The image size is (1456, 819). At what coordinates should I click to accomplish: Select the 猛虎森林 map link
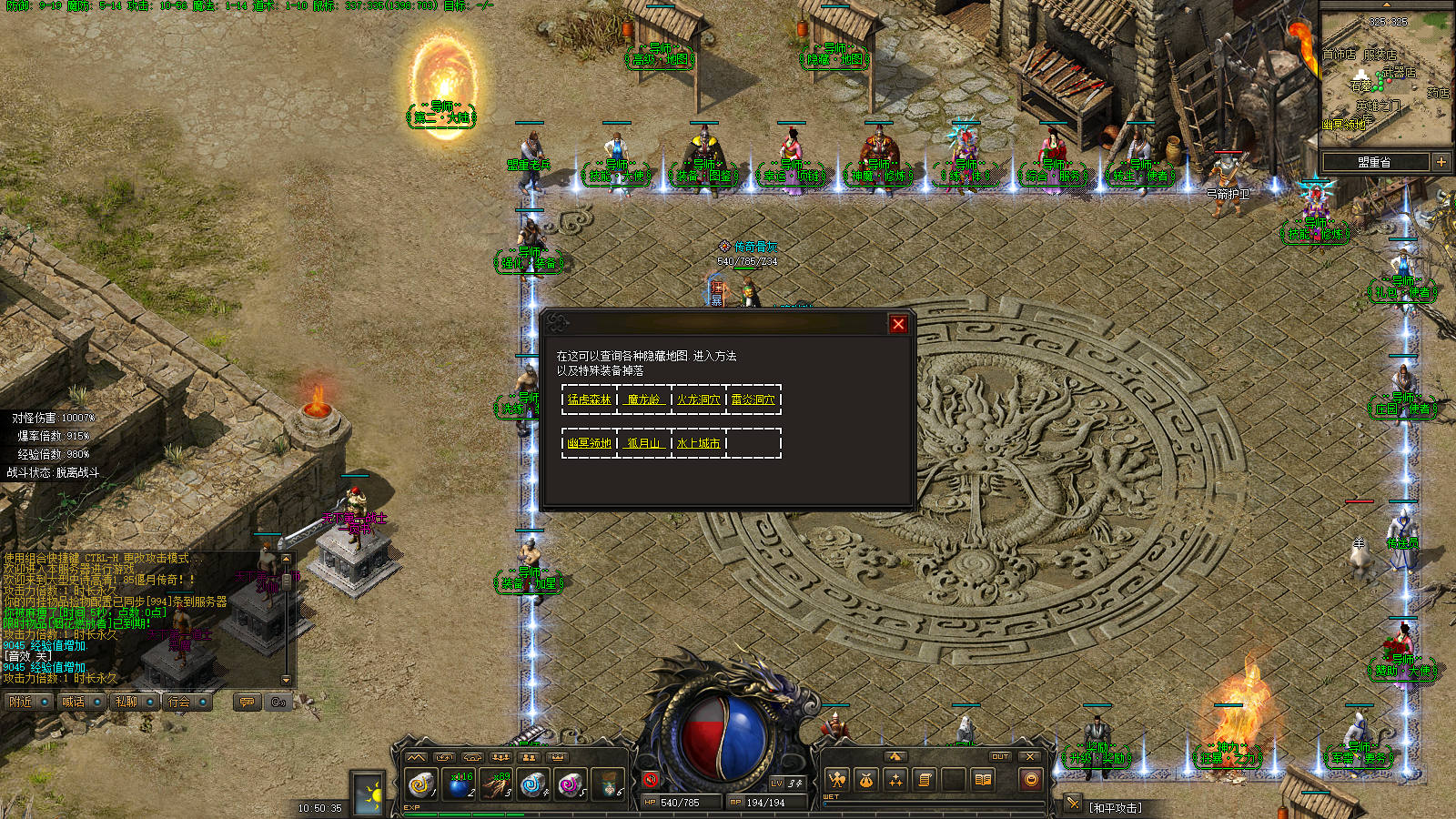(x=590, y=399)
